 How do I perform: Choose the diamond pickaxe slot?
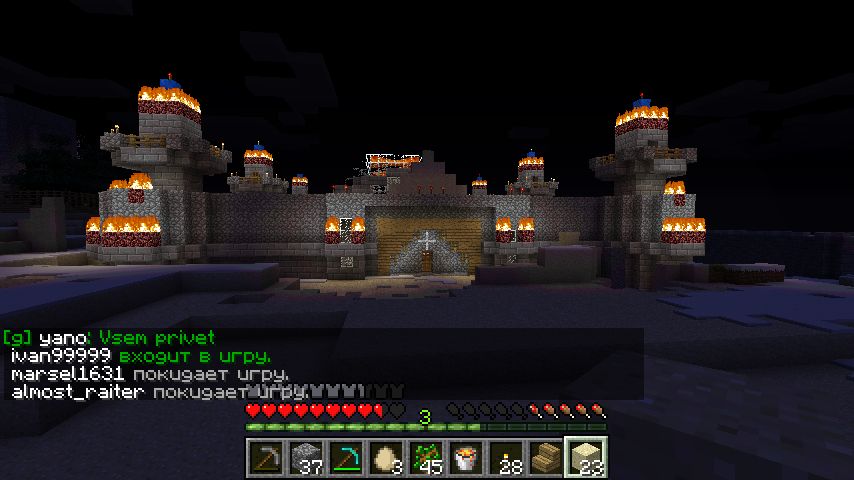click(346, 458)
